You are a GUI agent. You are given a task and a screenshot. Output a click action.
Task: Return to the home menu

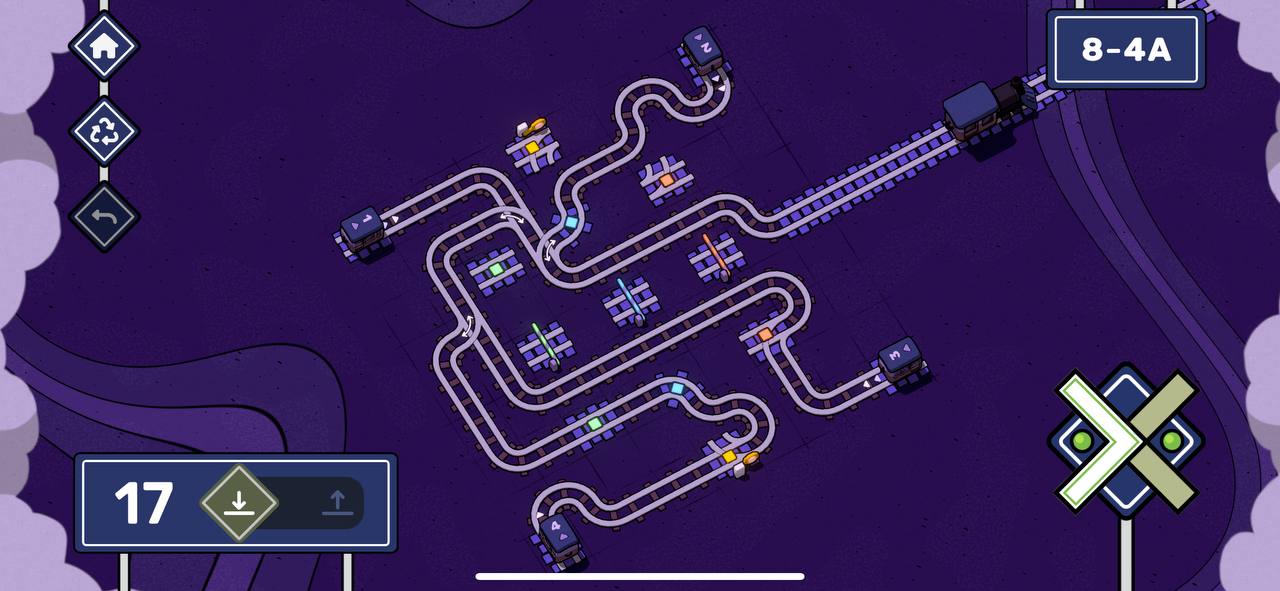click(104, 46)
